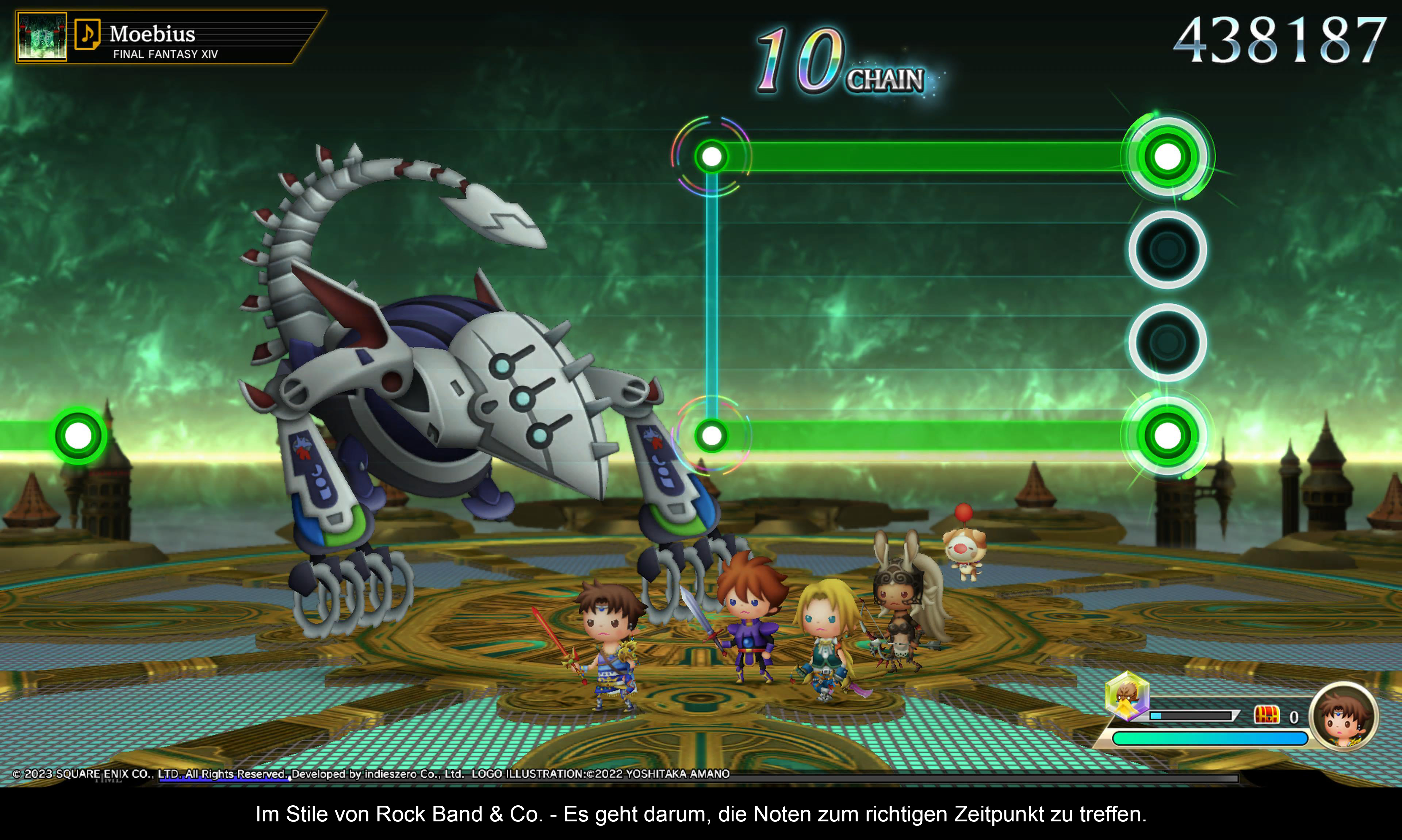Viewport: 1402px width, 840px height.
Task: Click the Moebius song jacket thumbnail
Action: pyautogui.click(x=42, y=37)
